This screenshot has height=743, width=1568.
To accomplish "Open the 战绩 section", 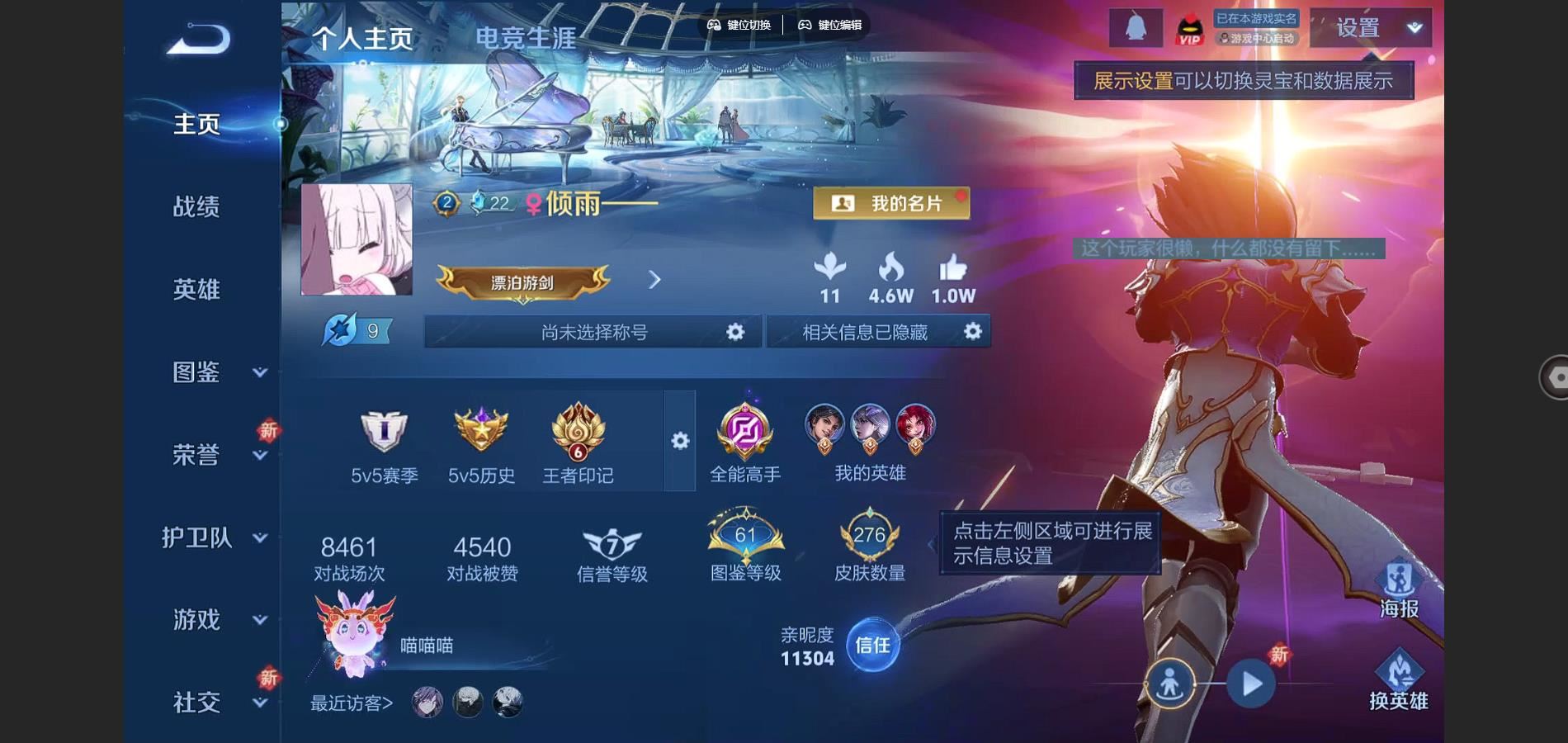I will pyautogui.click(x=196, y=206).
